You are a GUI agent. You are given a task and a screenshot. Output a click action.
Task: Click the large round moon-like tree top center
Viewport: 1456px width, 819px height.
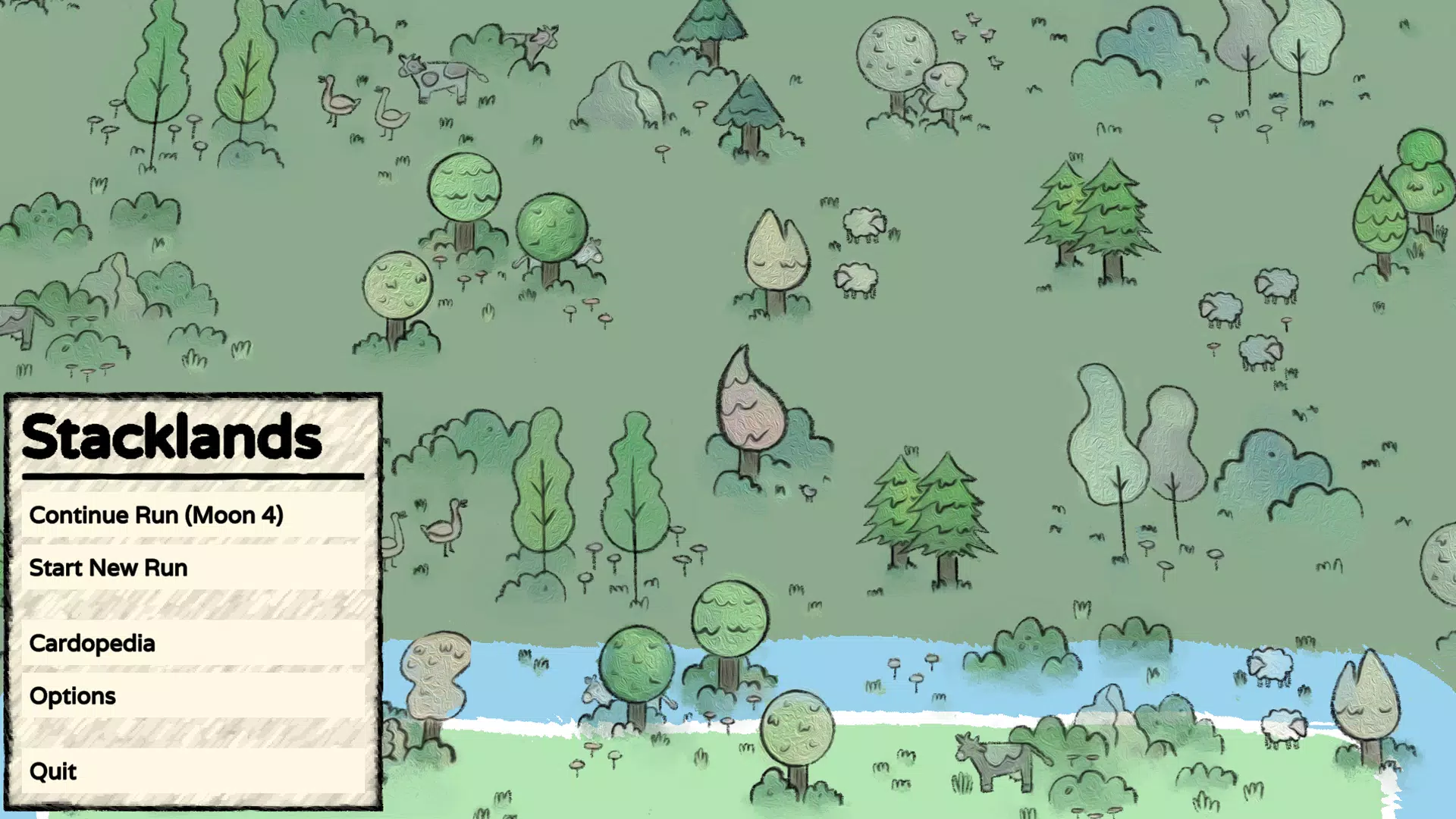tap(896, 53)
